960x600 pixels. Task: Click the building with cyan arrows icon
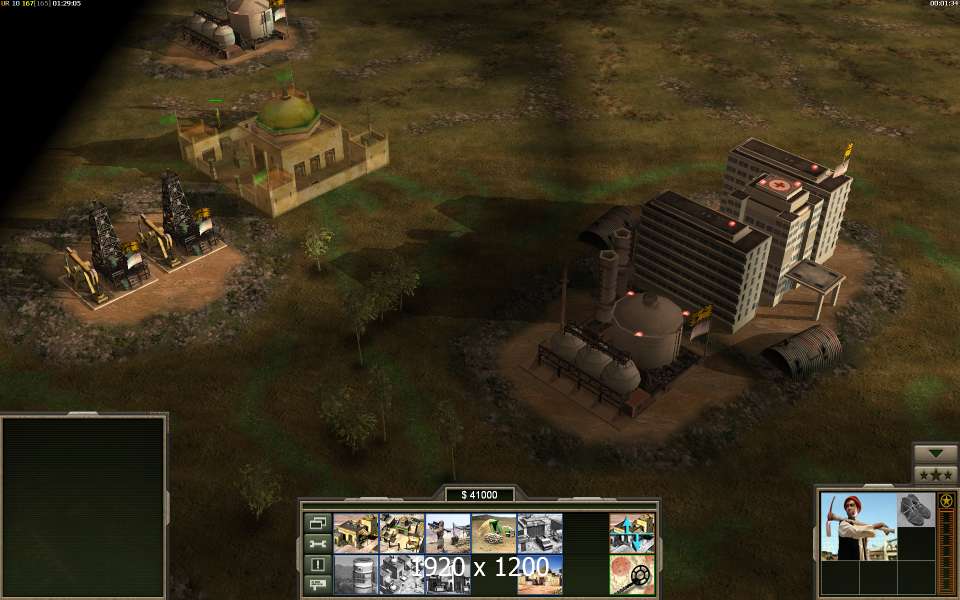pyautogui.click(x=632, y=533)
